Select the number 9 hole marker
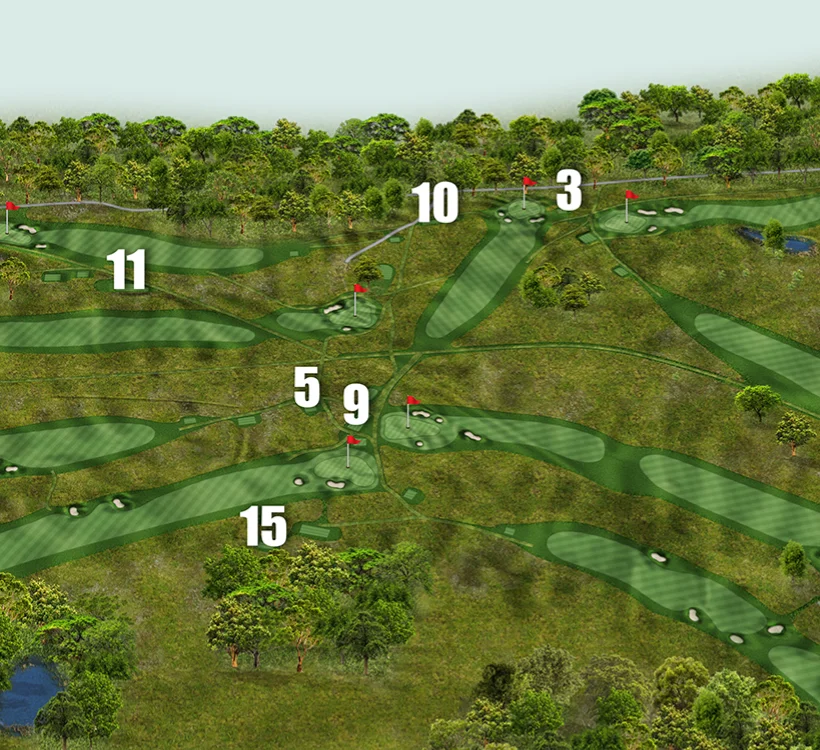 (356, 405)
